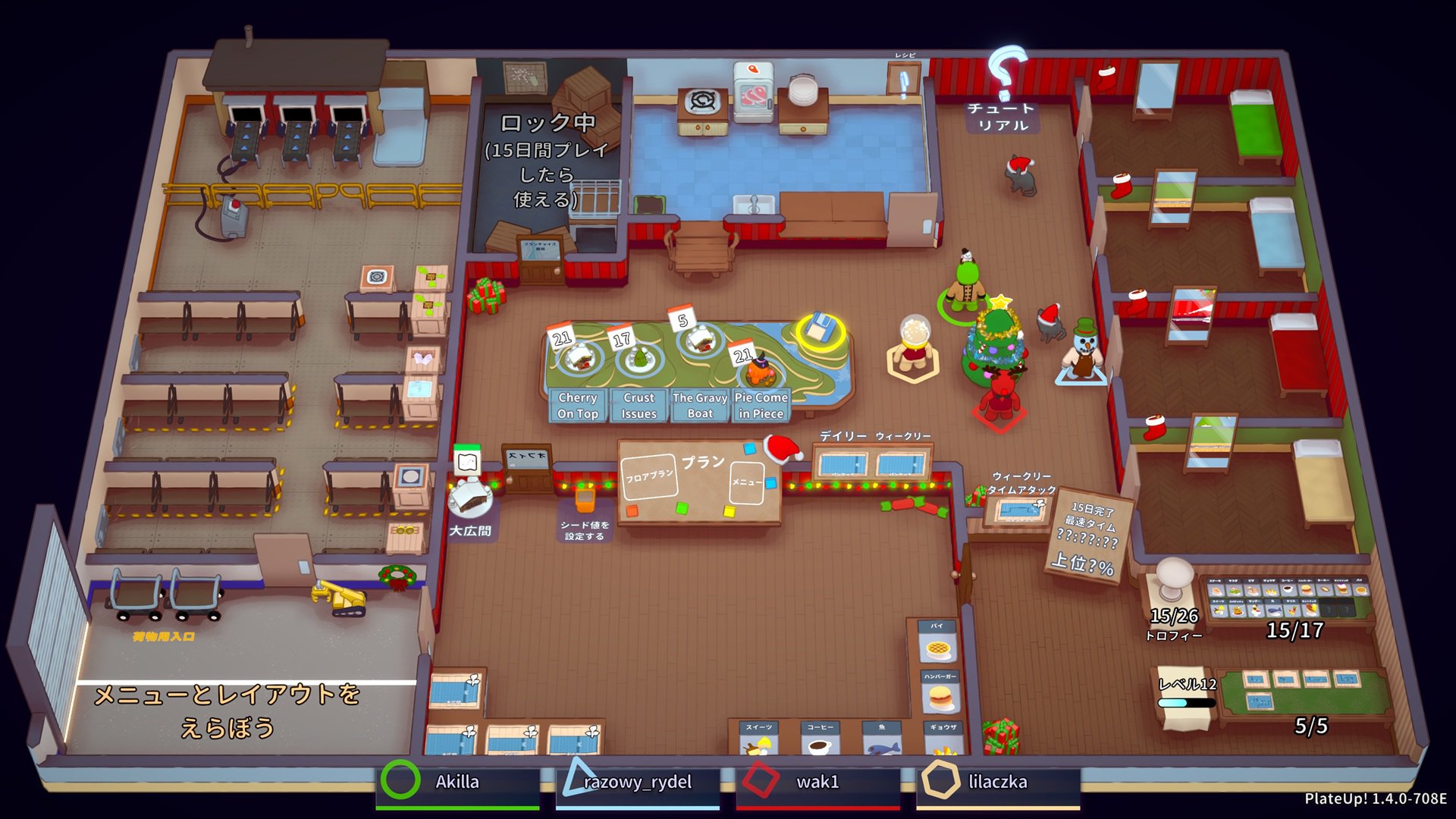
Task: Choose the Crust Issues restaurant label
Action: [x=639, y=406]
